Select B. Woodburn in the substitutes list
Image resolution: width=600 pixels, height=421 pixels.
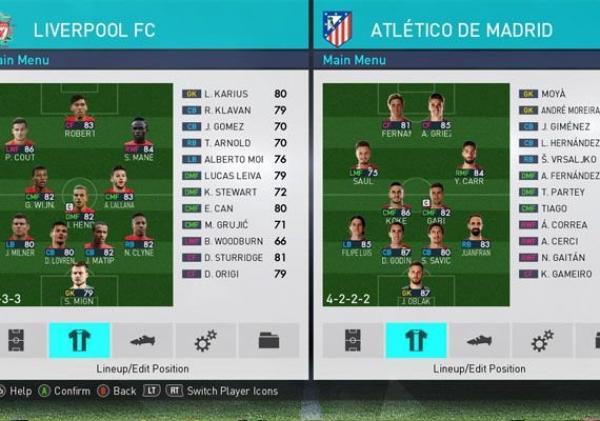click(x=235, y=241)
